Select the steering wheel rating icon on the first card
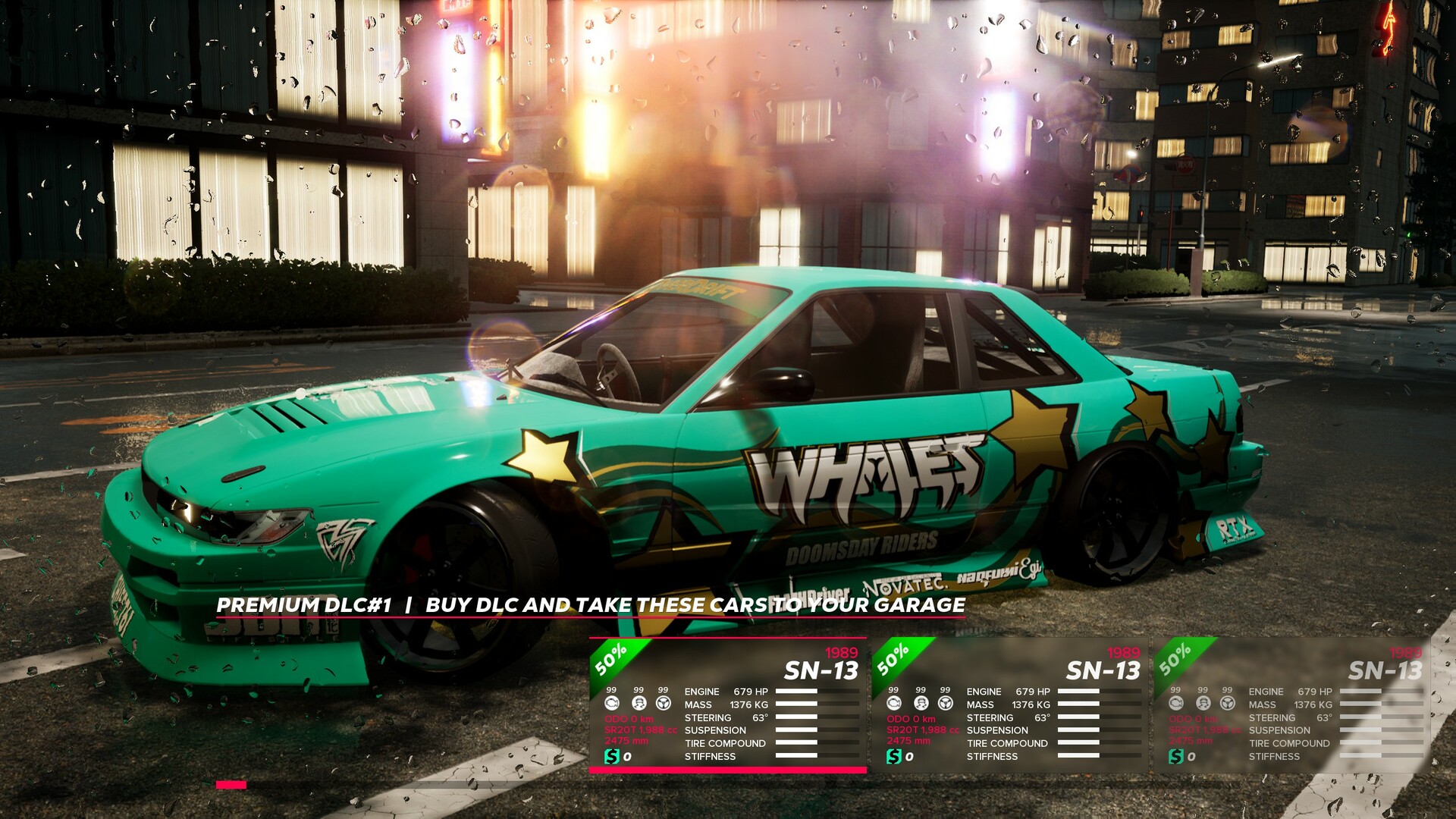 pos(663,704)
